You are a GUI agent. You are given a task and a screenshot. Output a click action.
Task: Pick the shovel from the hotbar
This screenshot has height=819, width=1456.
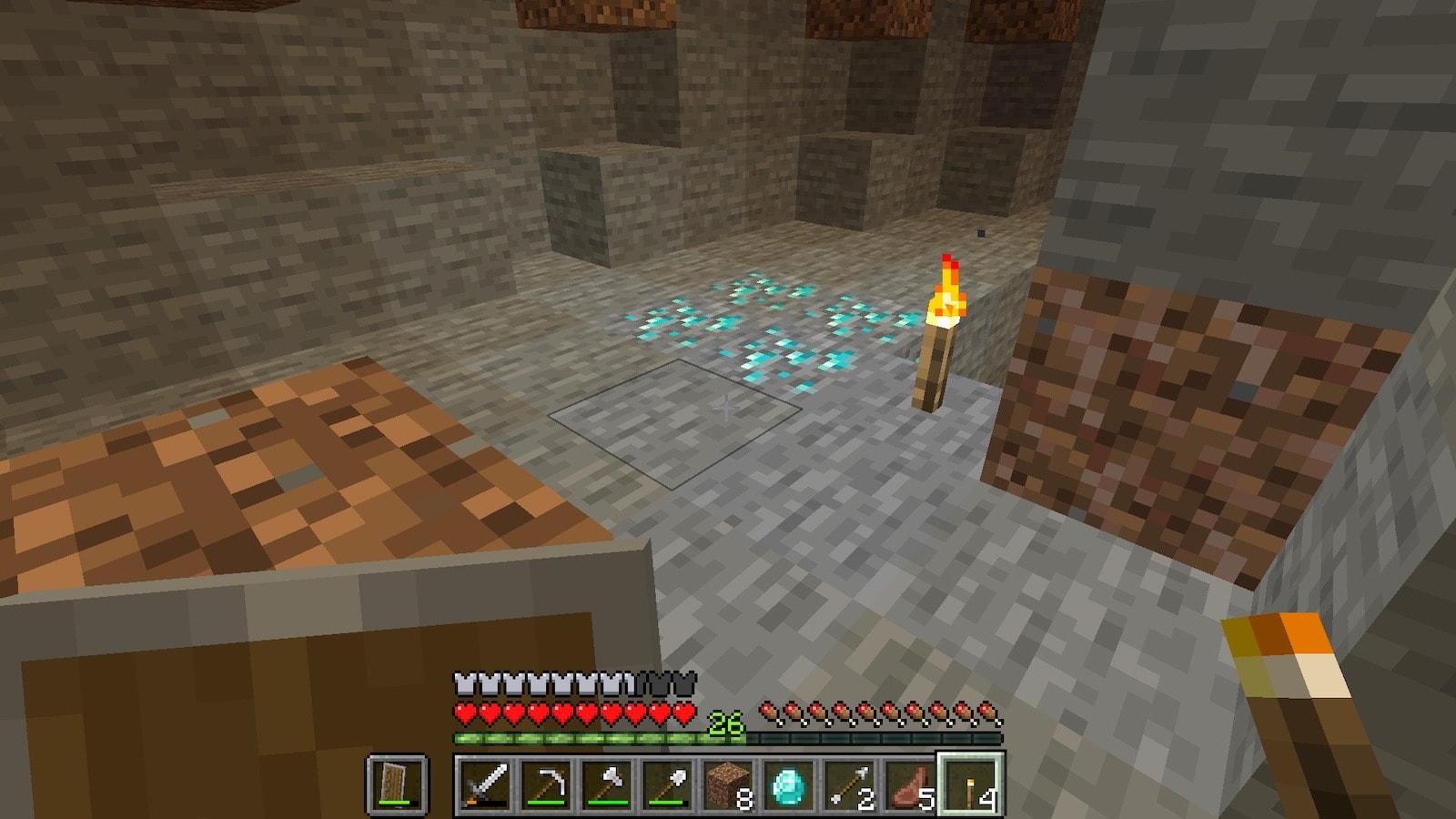click(x=667, y=784)
